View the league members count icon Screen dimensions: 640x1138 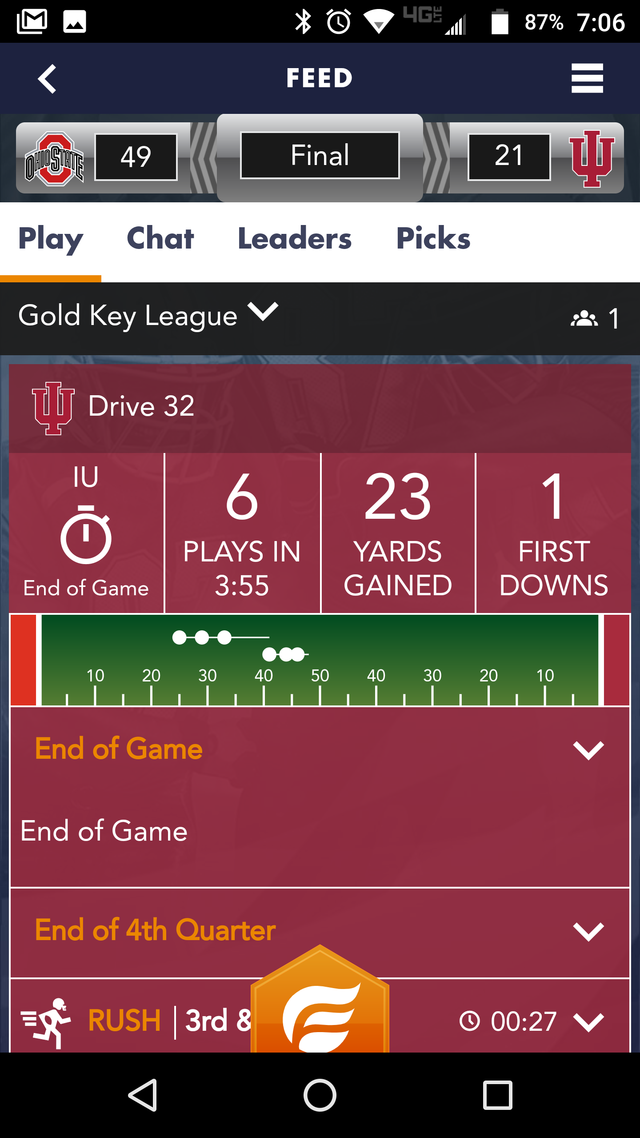pos(584,319)
